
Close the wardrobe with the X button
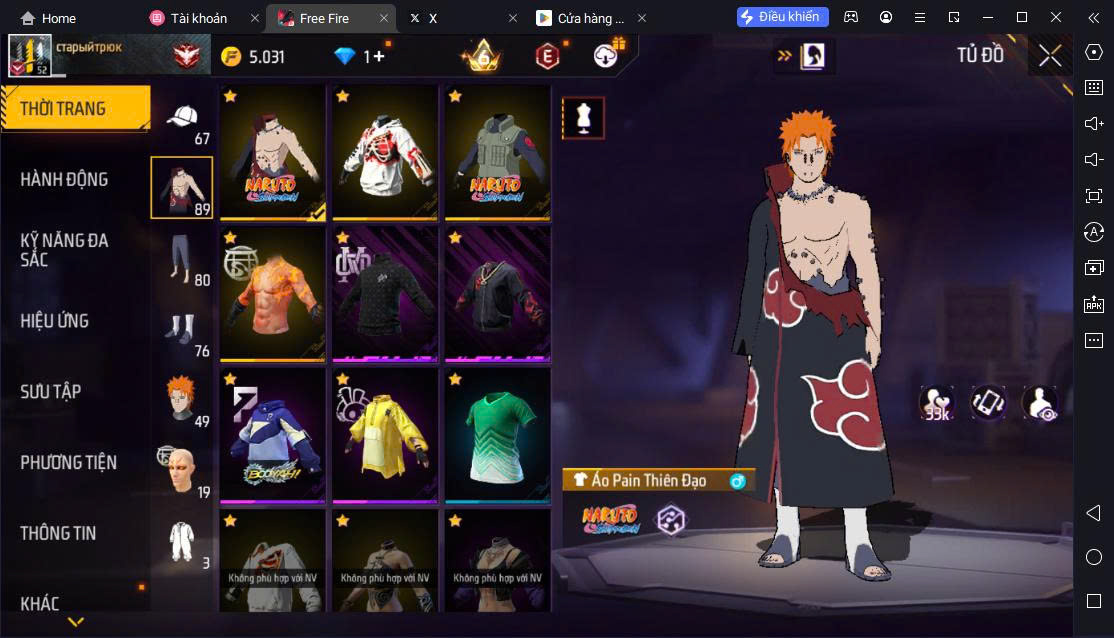1050,56
